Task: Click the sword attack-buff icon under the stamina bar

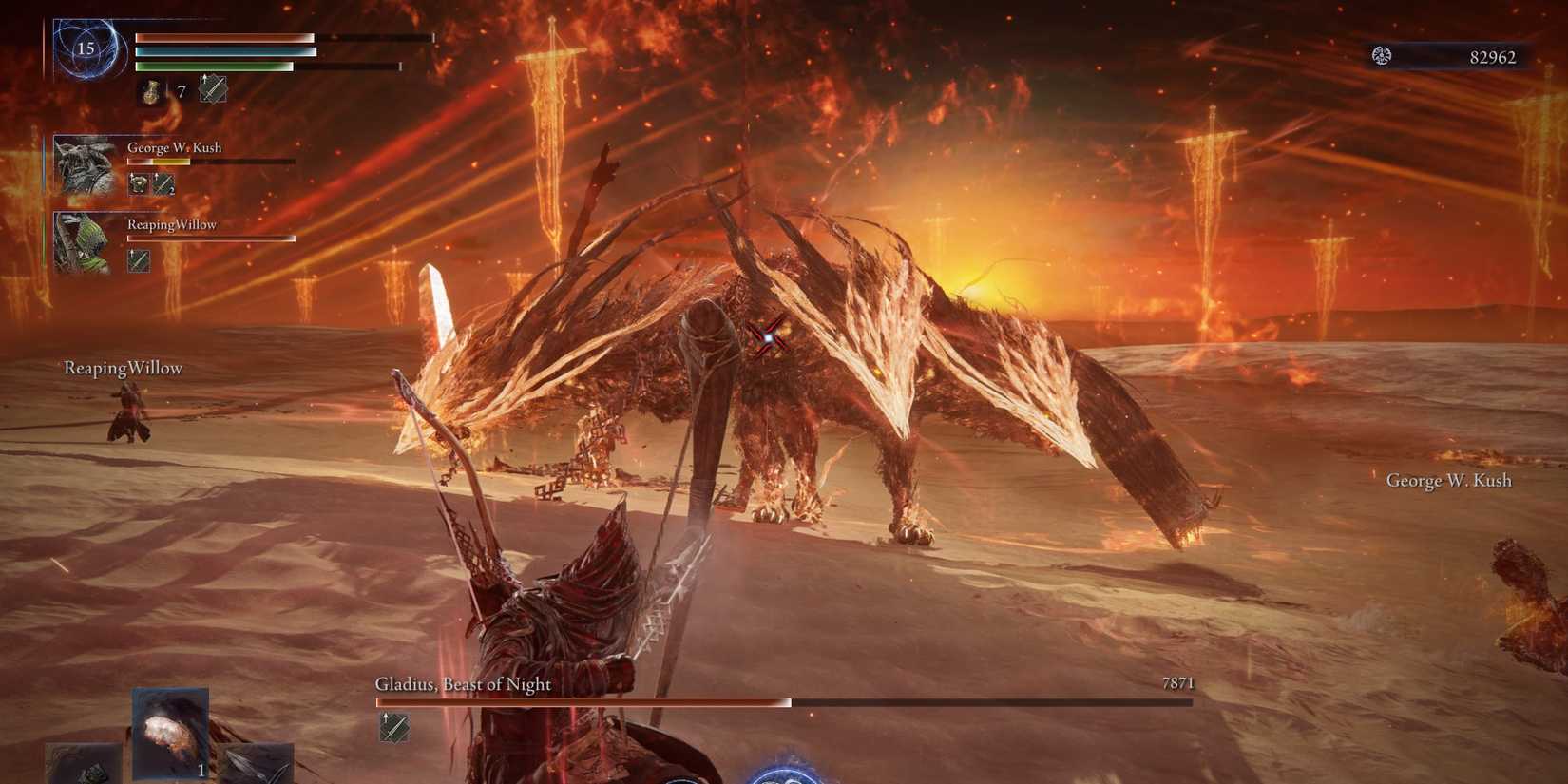Action: click(x=213, y=90)
